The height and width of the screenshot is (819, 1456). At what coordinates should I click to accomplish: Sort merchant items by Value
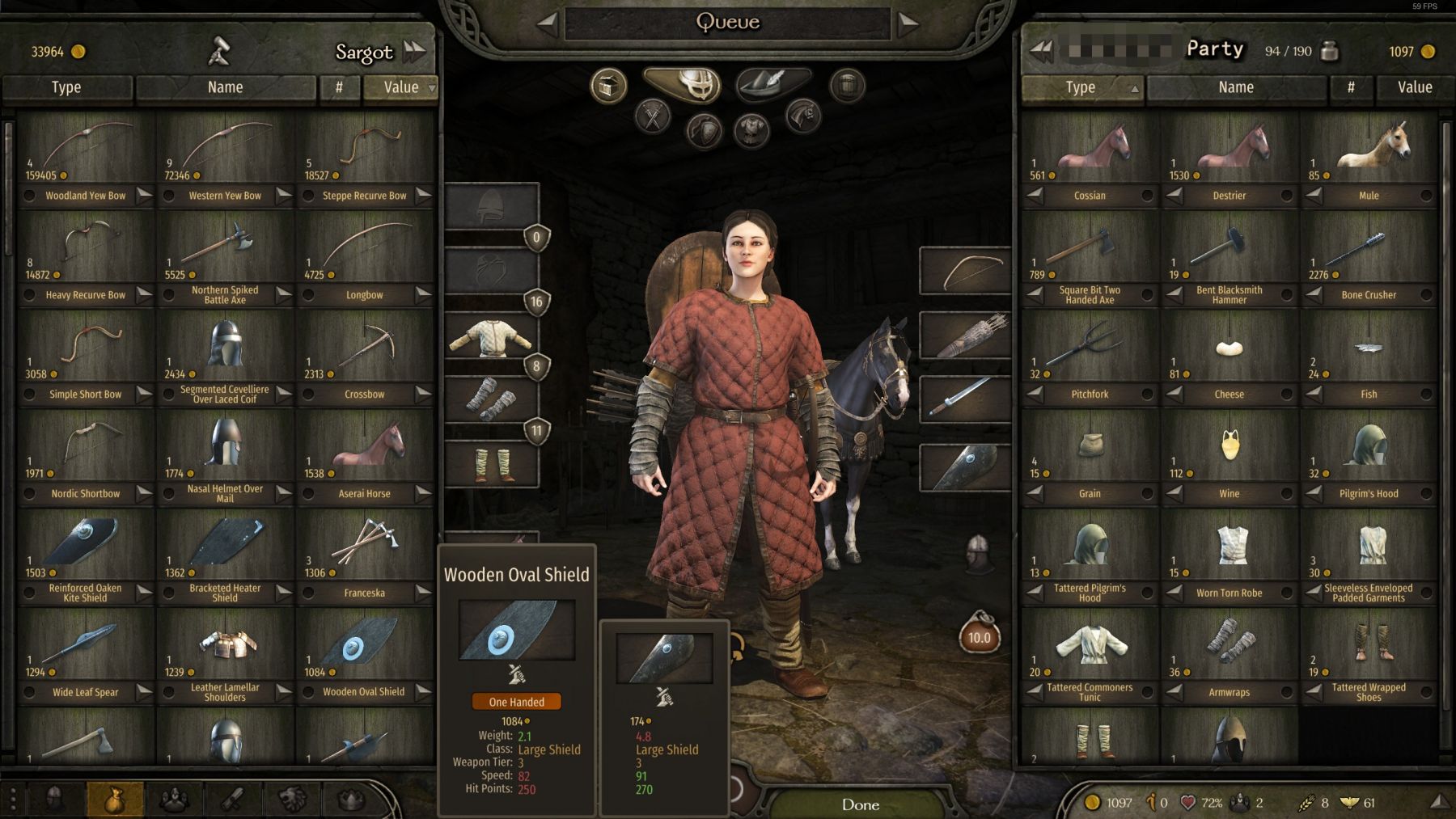[401, 87]
